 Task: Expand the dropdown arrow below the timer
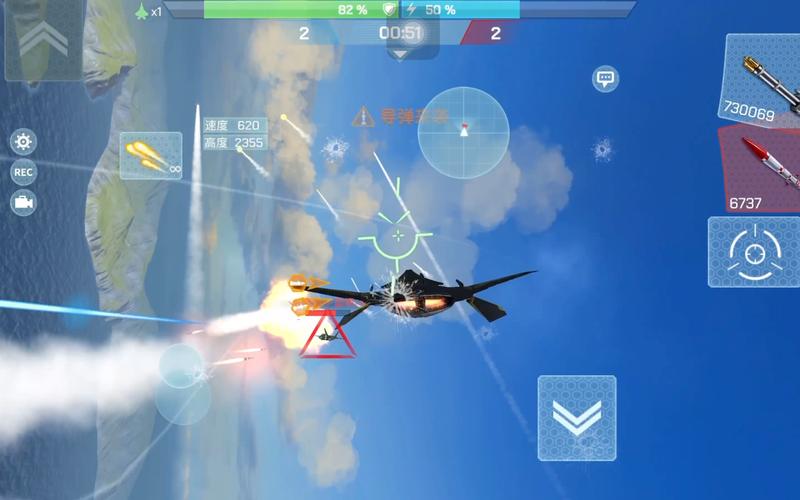tap(400, 54)
